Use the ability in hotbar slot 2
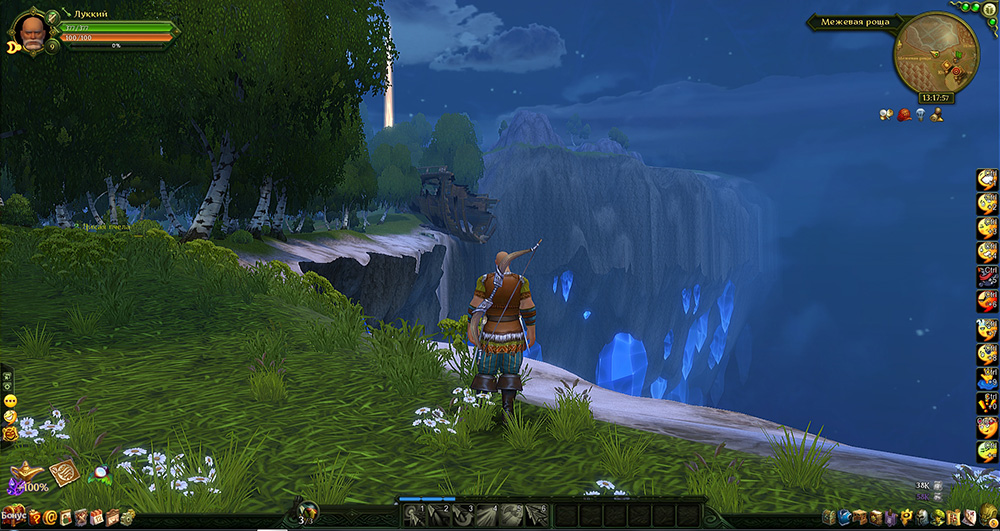Viewport: 1000px width, 531px height. (x=439, y=515)
